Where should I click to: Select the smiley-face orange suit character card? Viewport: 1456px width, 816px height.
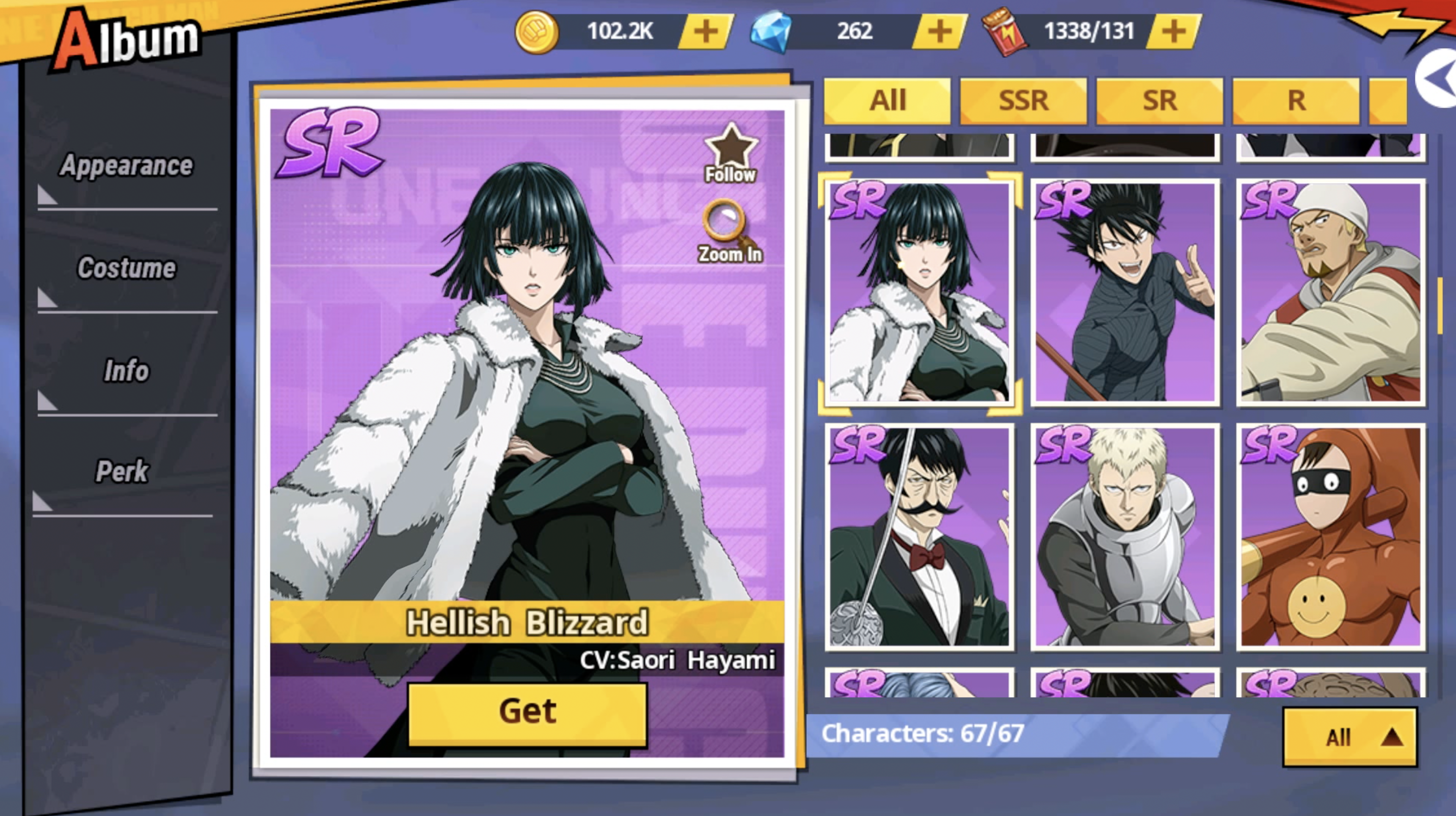[x=1331, y=537]
